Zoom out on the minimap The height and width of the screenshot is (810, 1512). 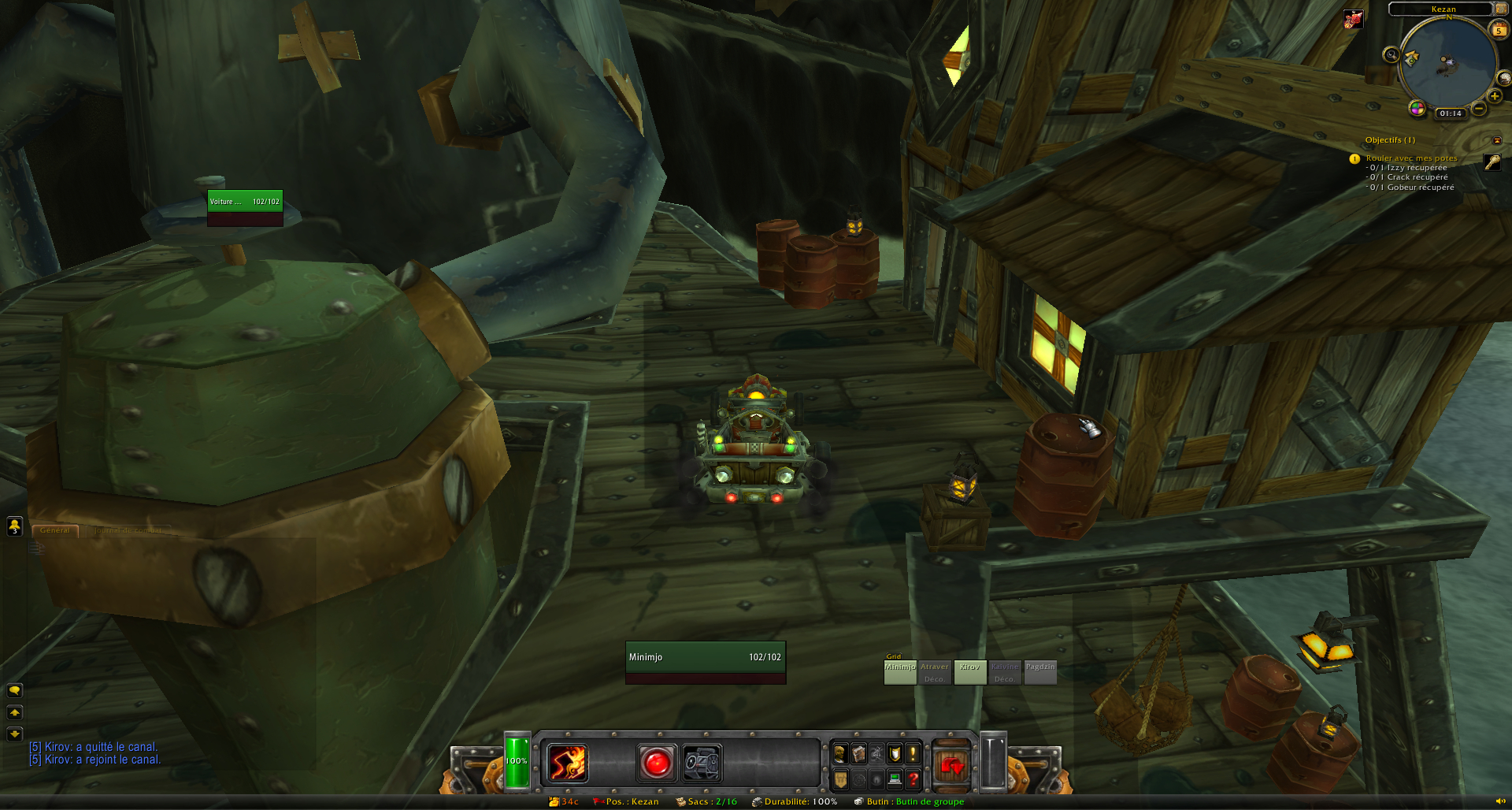point(1478,109)
